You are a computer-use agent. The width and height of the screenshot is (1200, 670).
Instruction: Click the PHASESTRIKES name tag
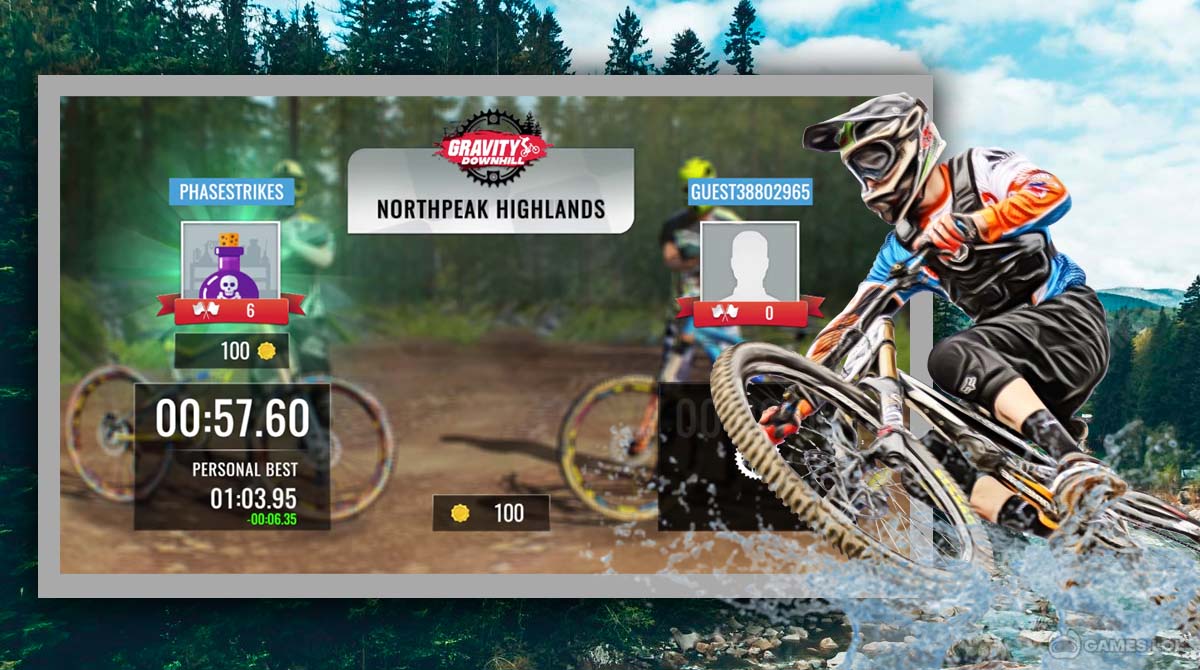(231, 192)
